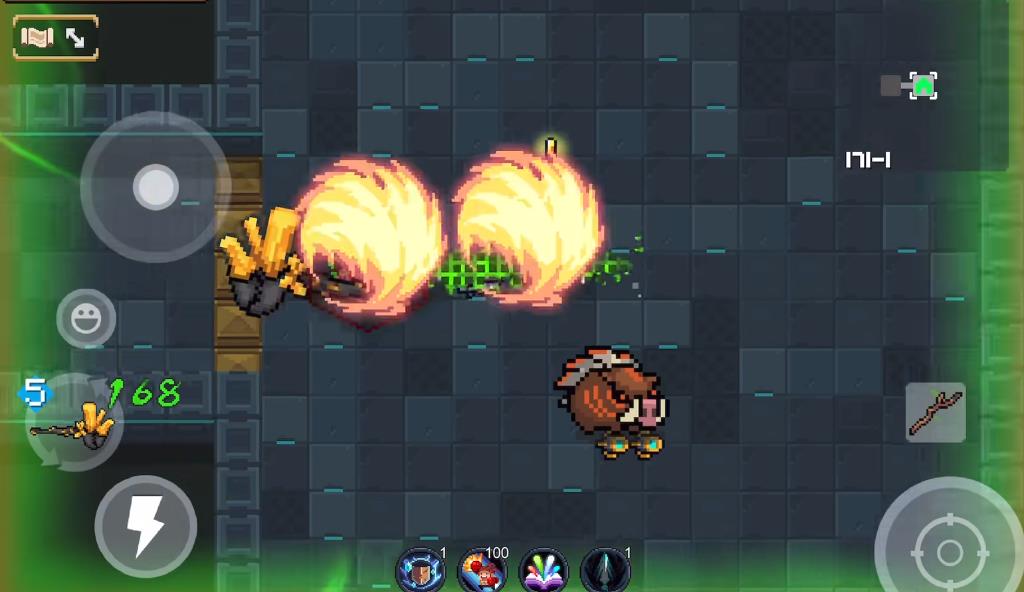
Task: Open the smiley emote button
Action: [x=86, y=319]
